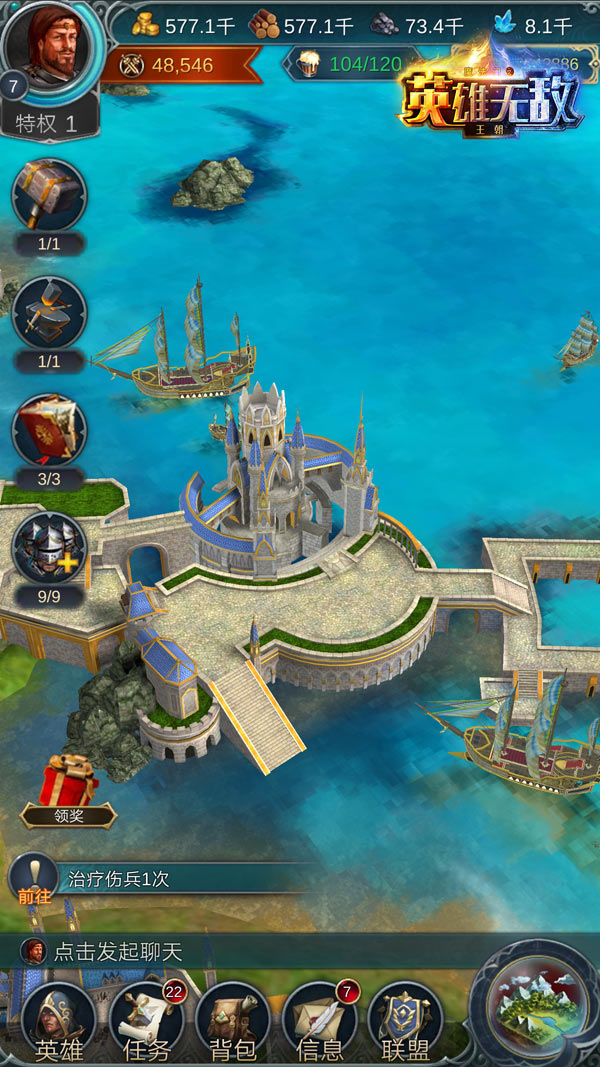Open the 任务 quests menu
This screenshot has height=1067, width=600.
(x=146, y=1022)
